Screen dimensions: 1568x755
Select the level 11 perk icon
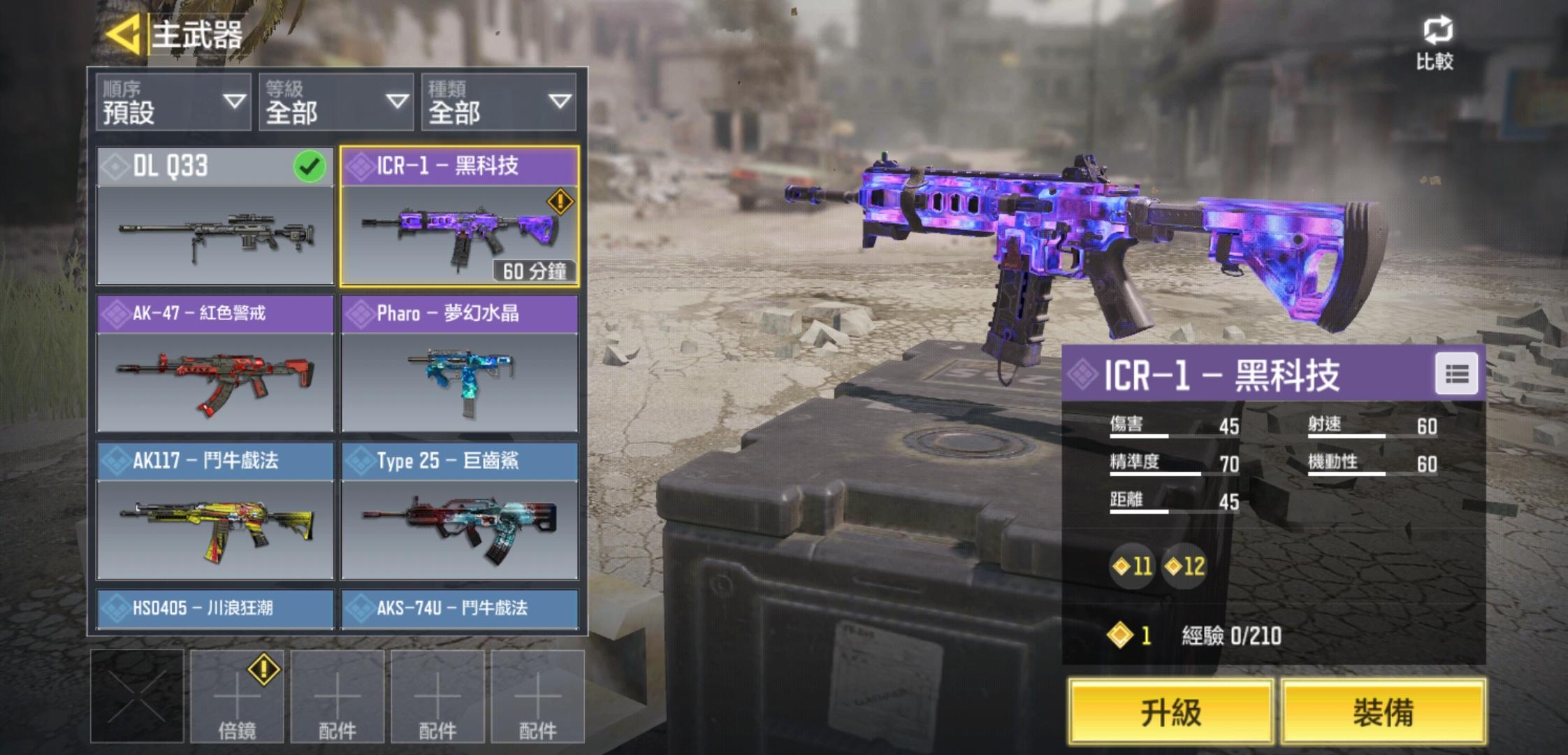click(x=1132, y=566)
